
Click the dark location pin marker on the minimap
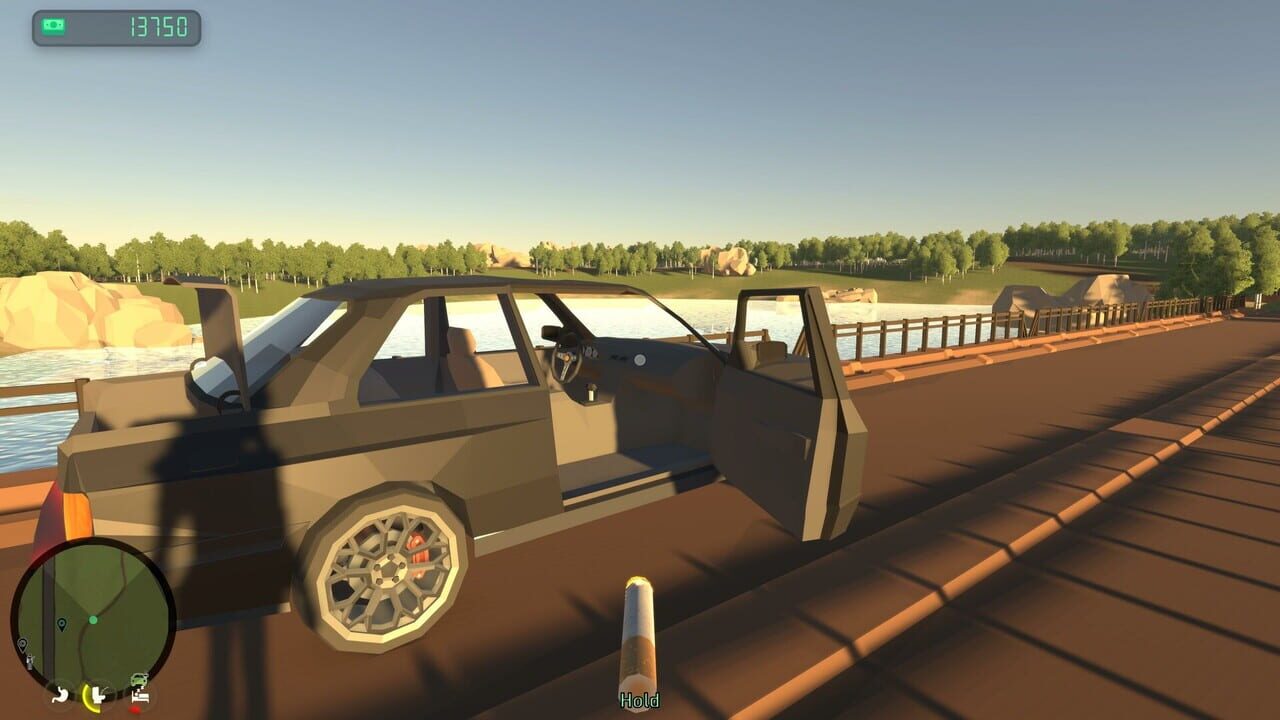(x=61, y=625)
